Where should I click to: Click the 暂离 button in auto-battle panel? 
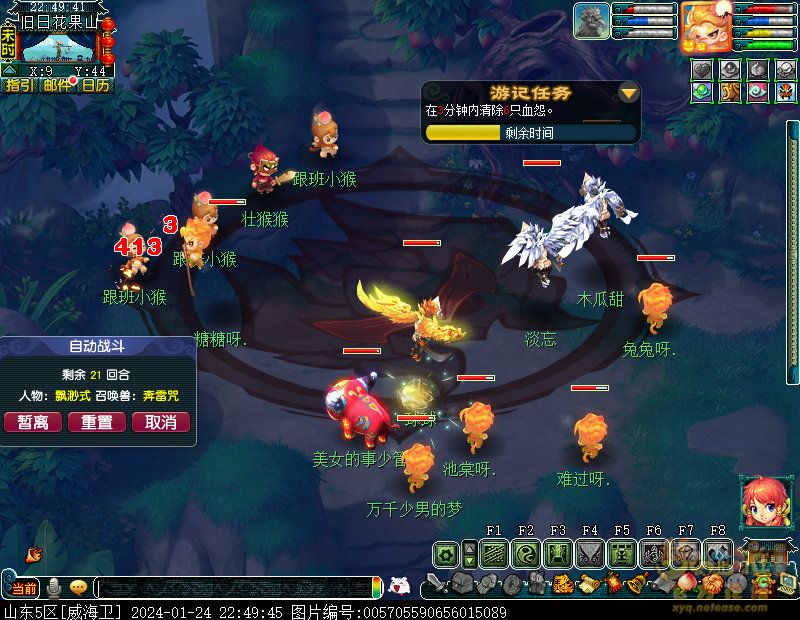[x=33, y=423]
